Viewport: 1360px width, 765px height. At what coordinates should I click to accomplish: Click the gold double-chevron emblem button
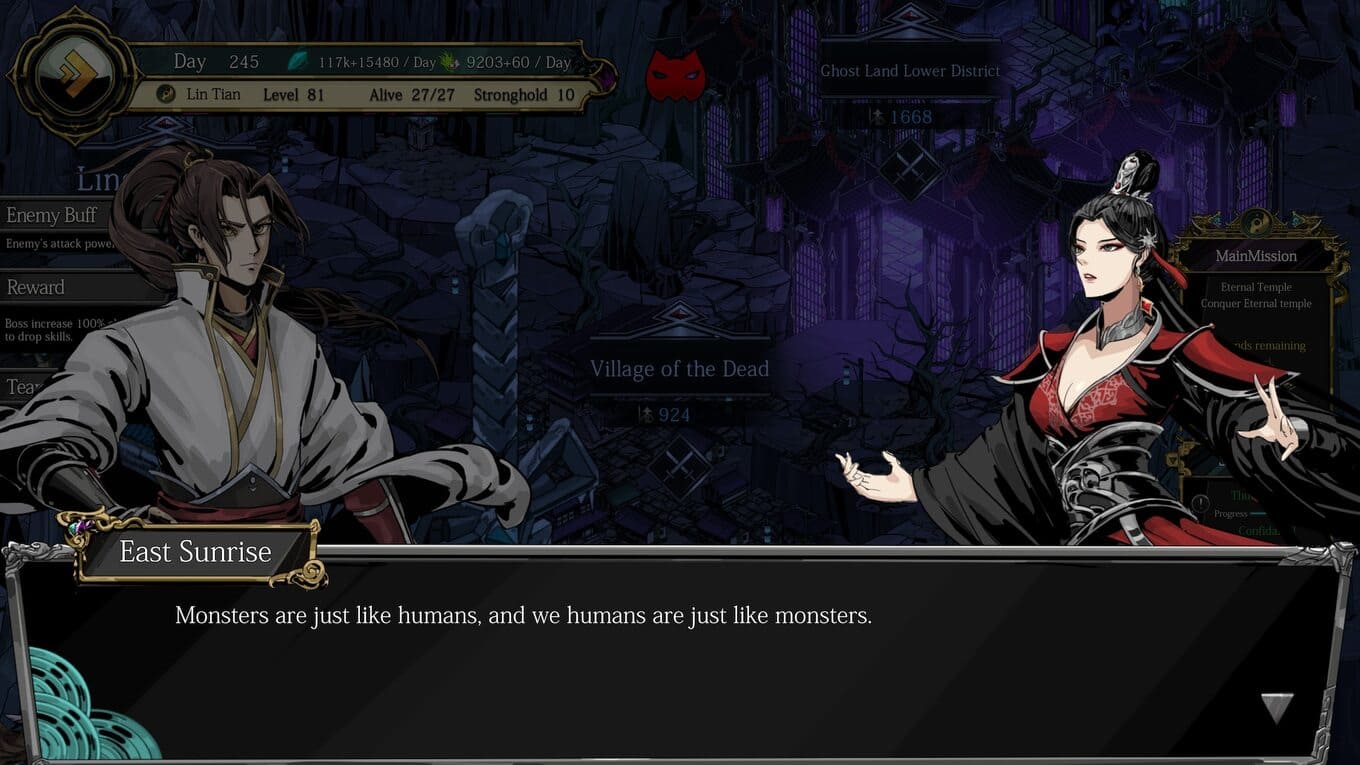tap(73, 75)
